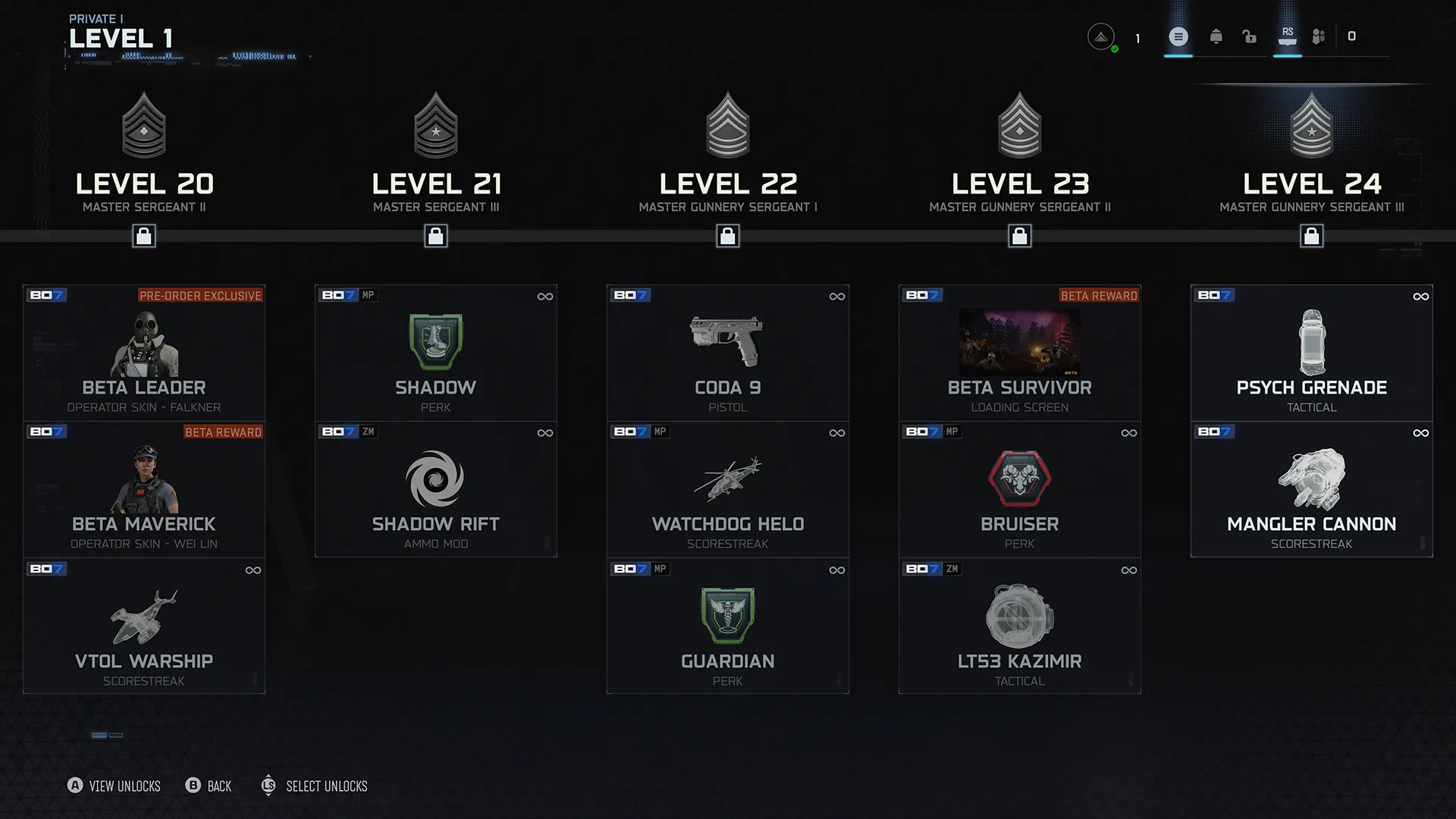1456x819 pixels.
Task: Choose the Mangler Cannon scorestreak tile
Action: tap(1312, 489)
